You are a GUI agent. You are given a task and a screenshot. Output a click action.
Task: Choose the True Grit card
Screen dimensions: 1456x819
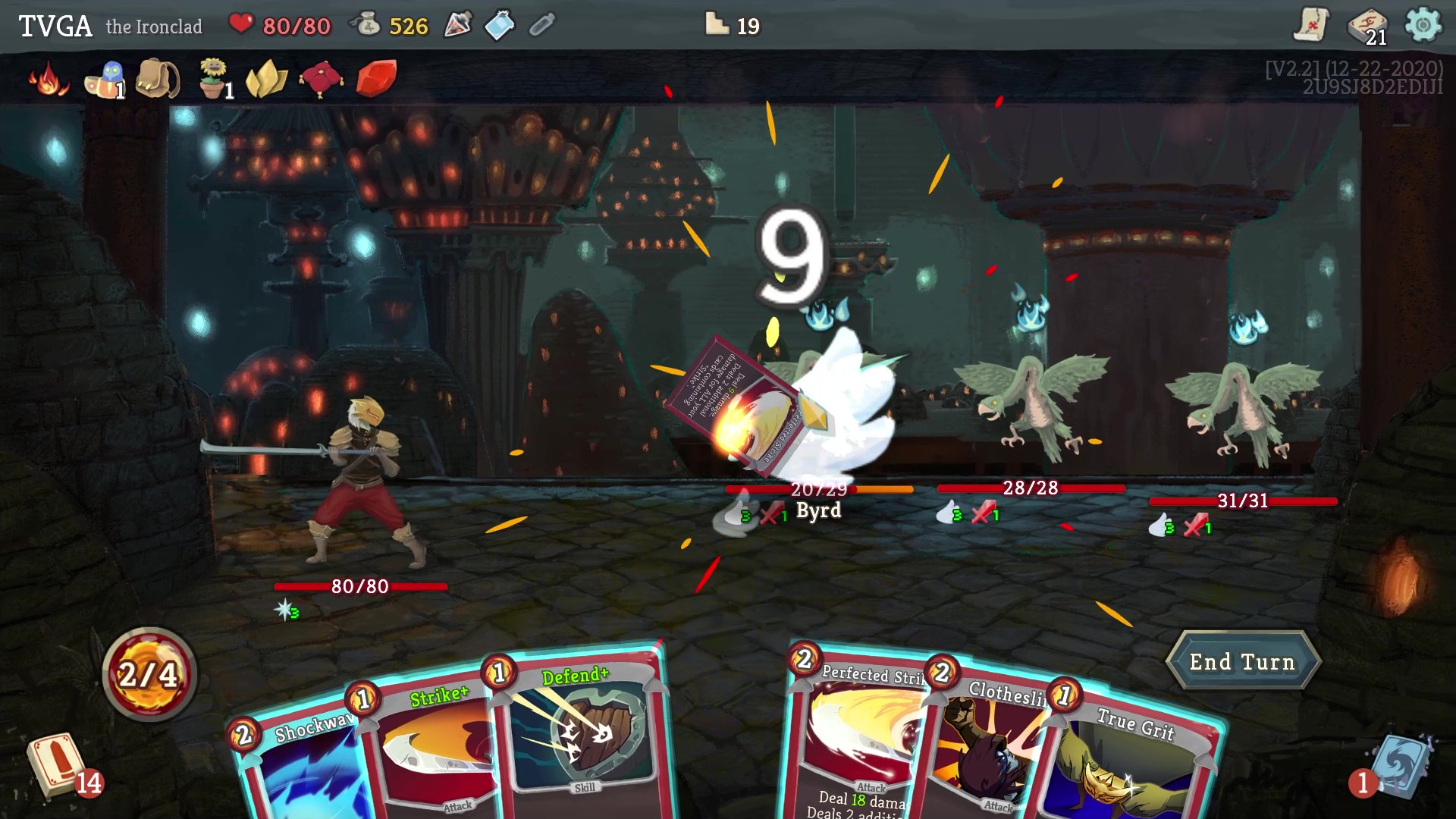click(x=1130, y=766)
